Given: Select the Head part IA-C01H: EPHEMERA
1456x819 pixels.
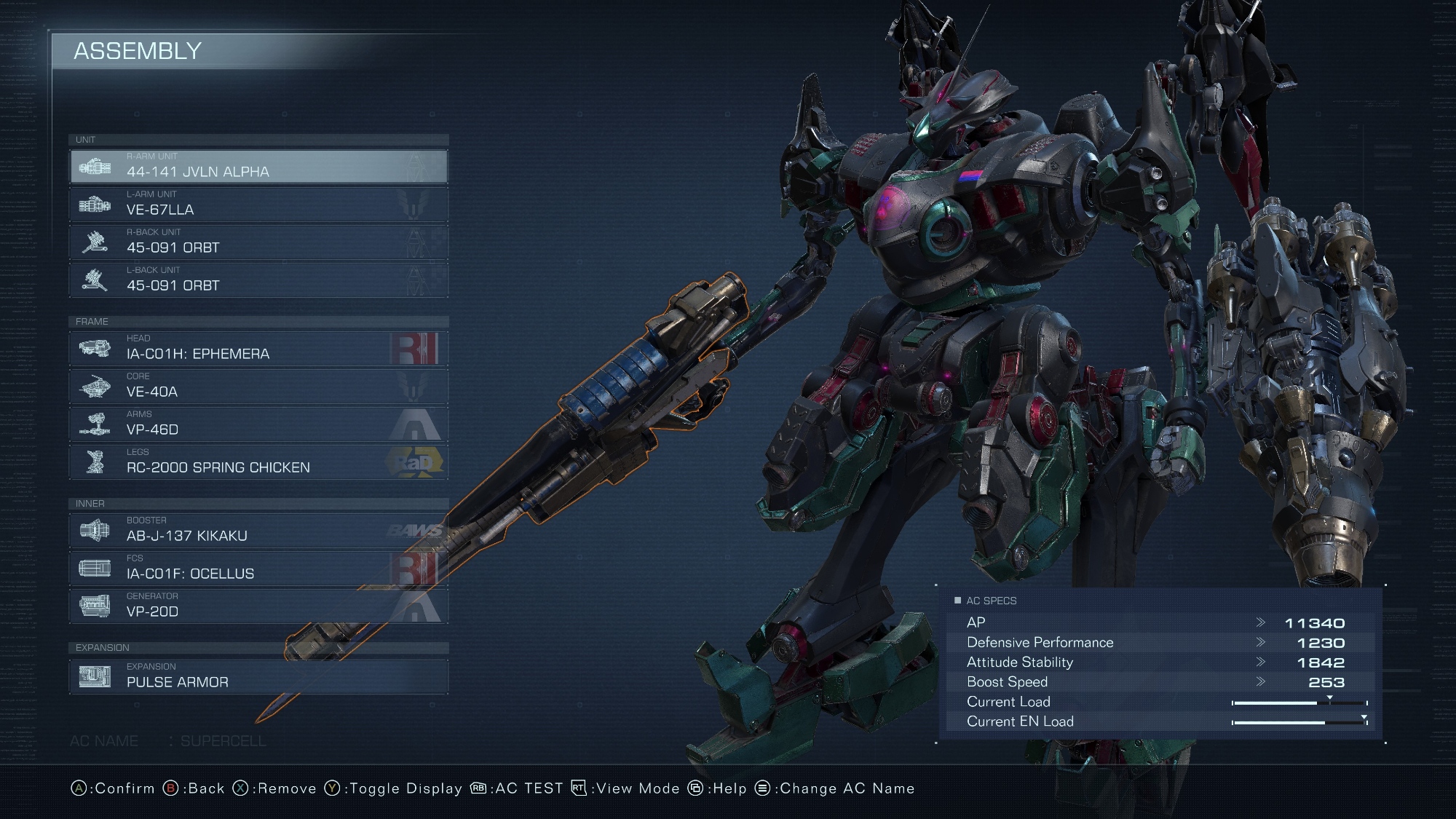Looking at the screenshot, I should pyautogui.click(x=258, y=349).
